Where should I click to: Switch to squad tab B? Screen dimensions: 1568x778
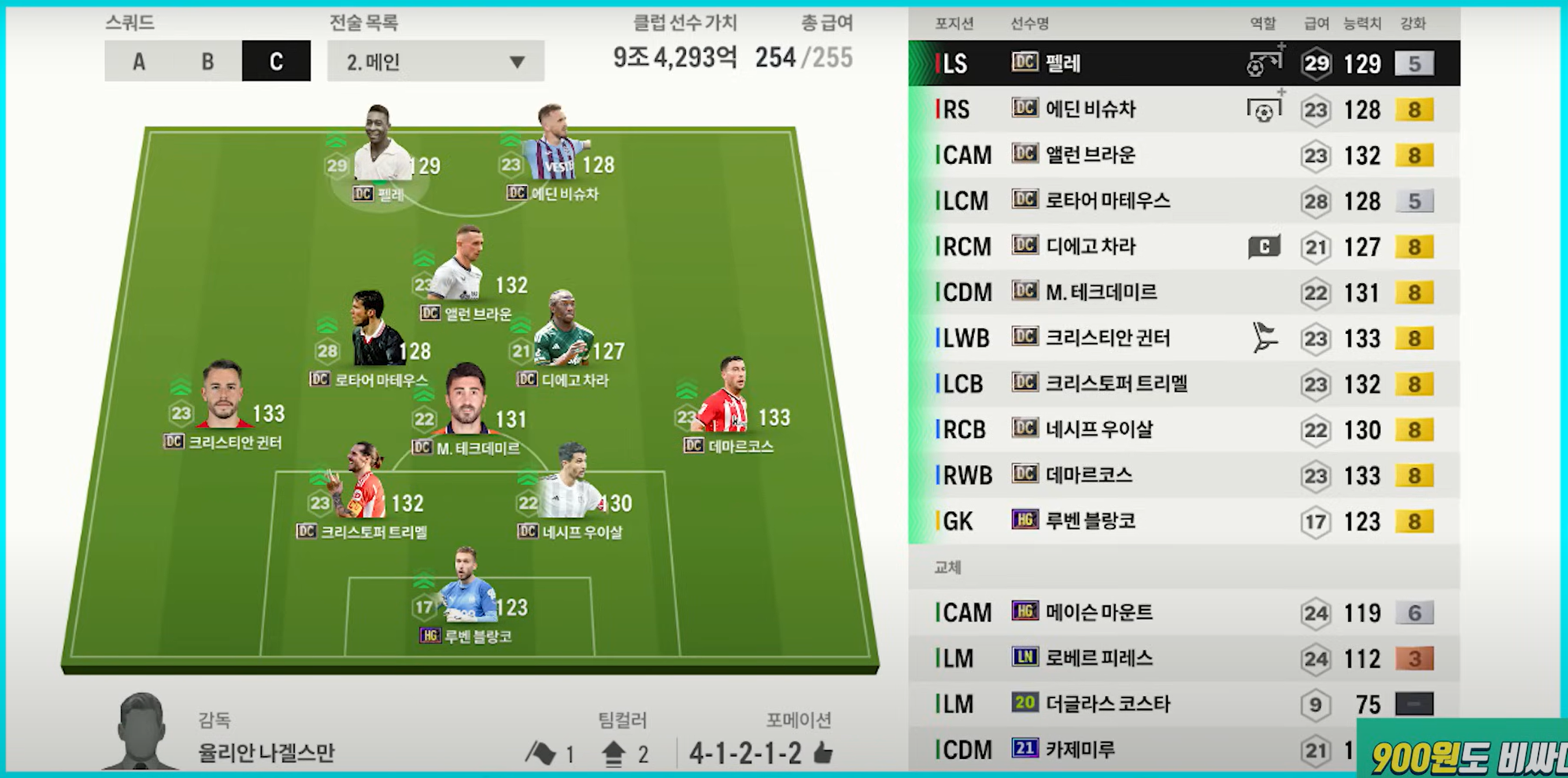pyautogui.click(x=208, y=61)
